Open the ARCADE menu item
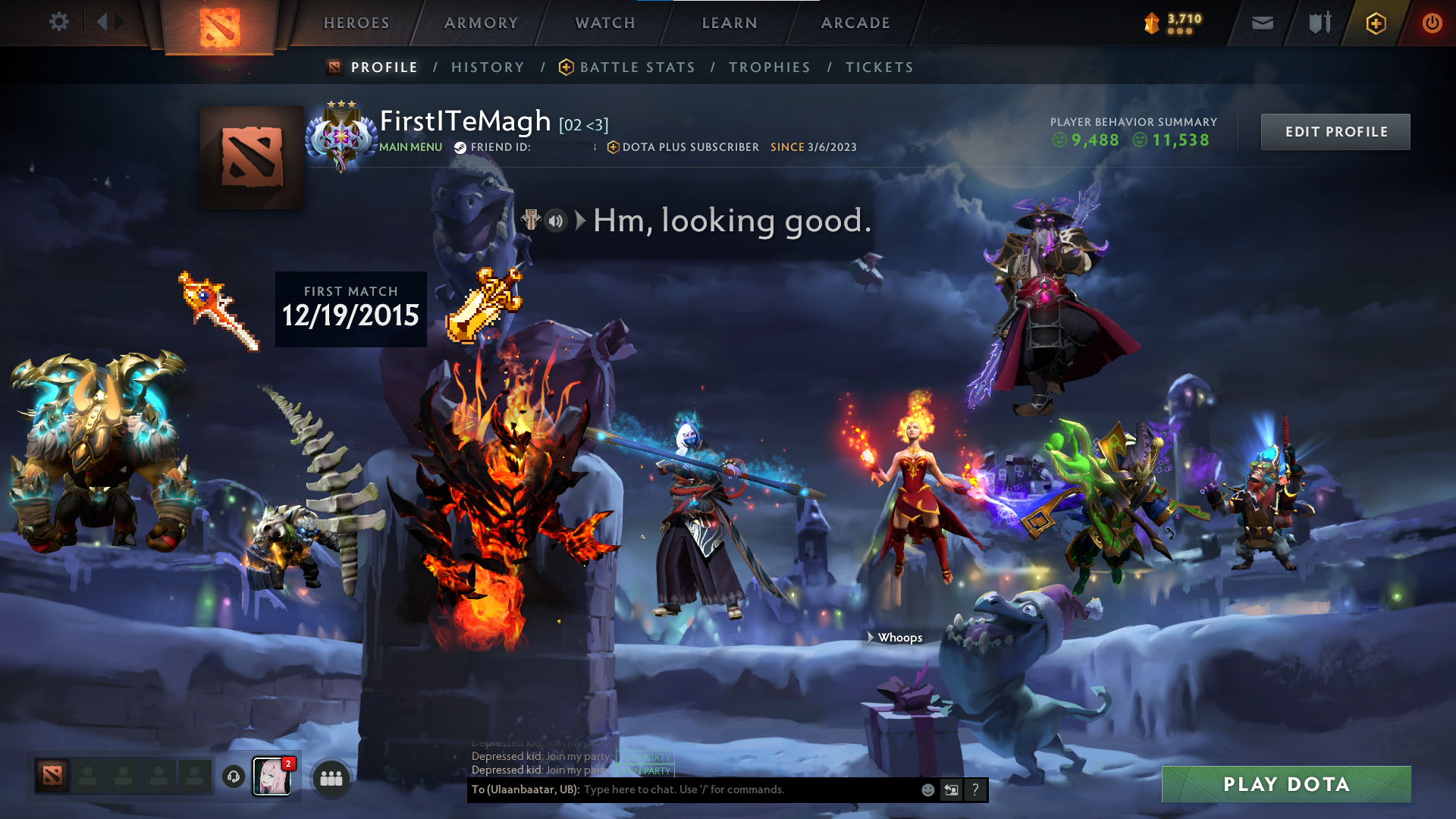The height and width of the screenshot is (819, 1456). [855, 23]
